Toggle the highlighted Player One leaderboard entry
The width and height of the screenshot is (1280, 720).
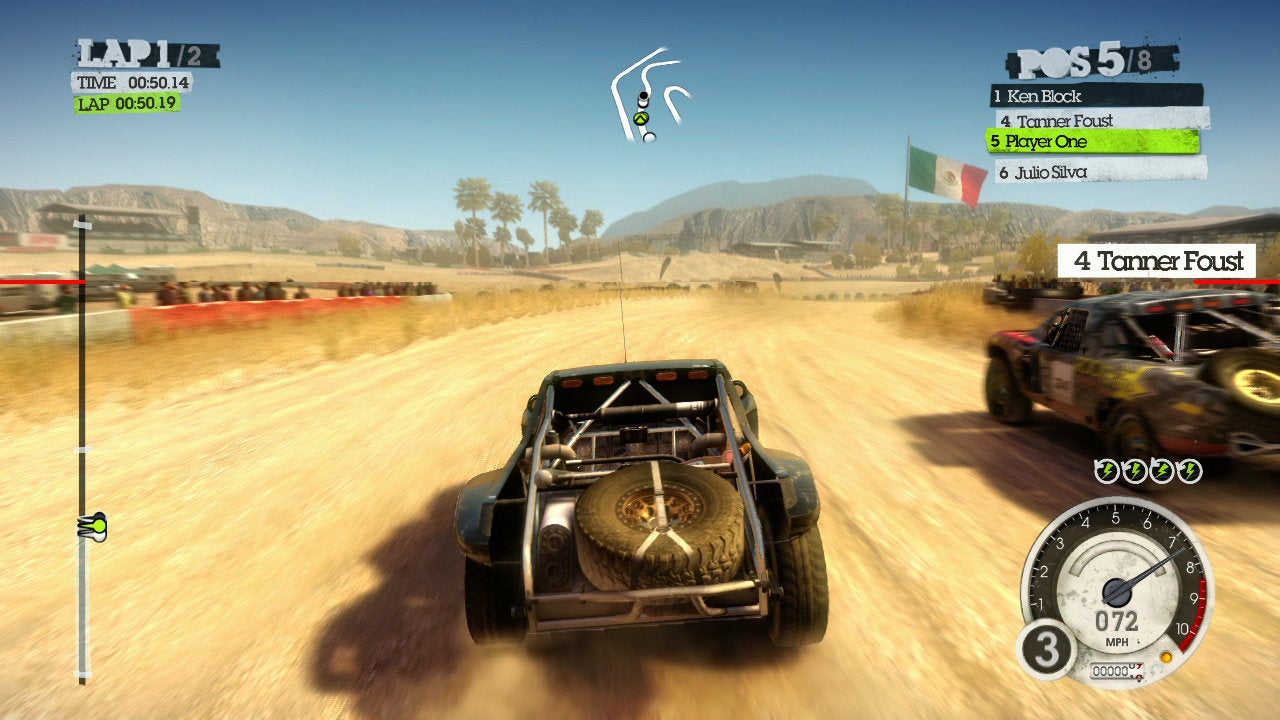[1047, 142]
